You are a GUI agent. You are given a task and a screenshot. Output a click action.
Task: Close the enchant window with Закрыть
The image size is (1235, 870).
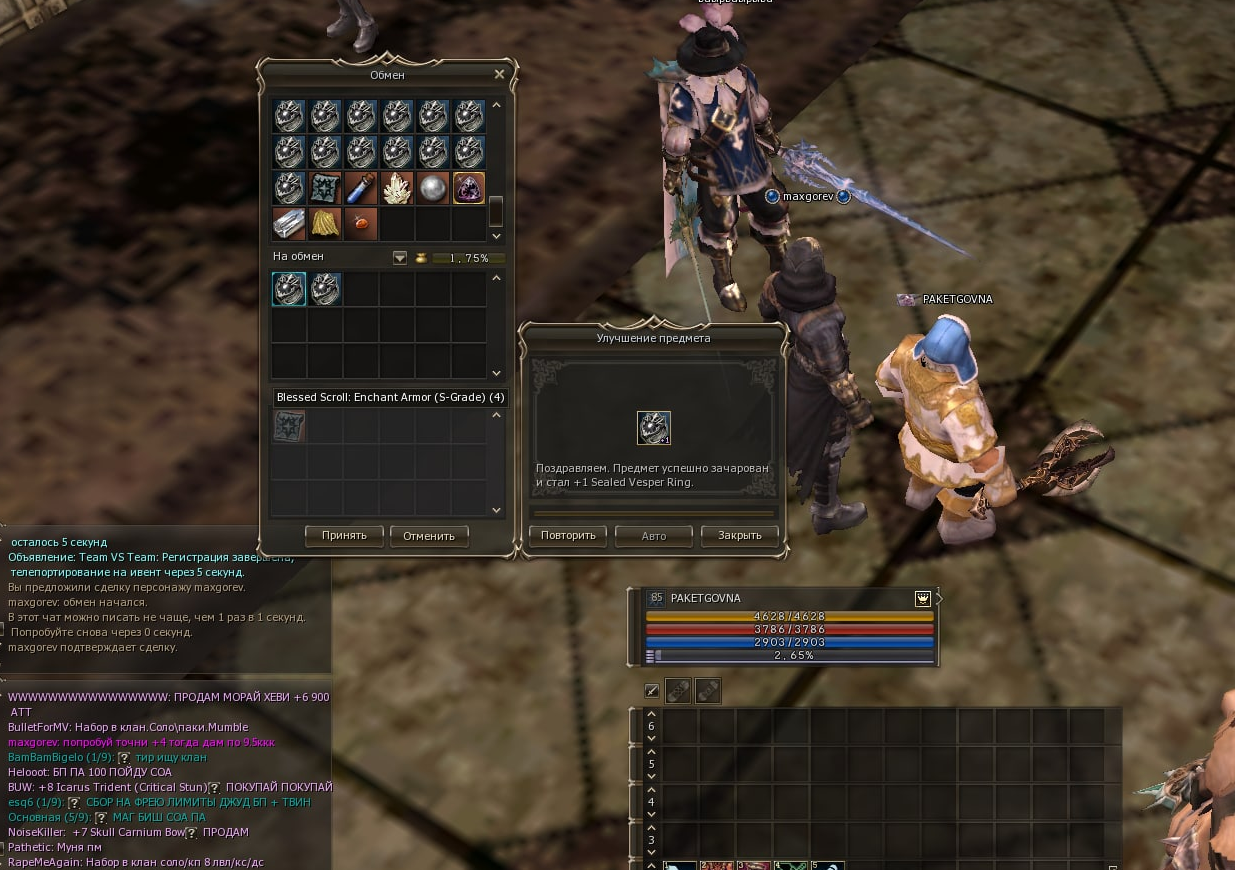click(x=740, y=535)
